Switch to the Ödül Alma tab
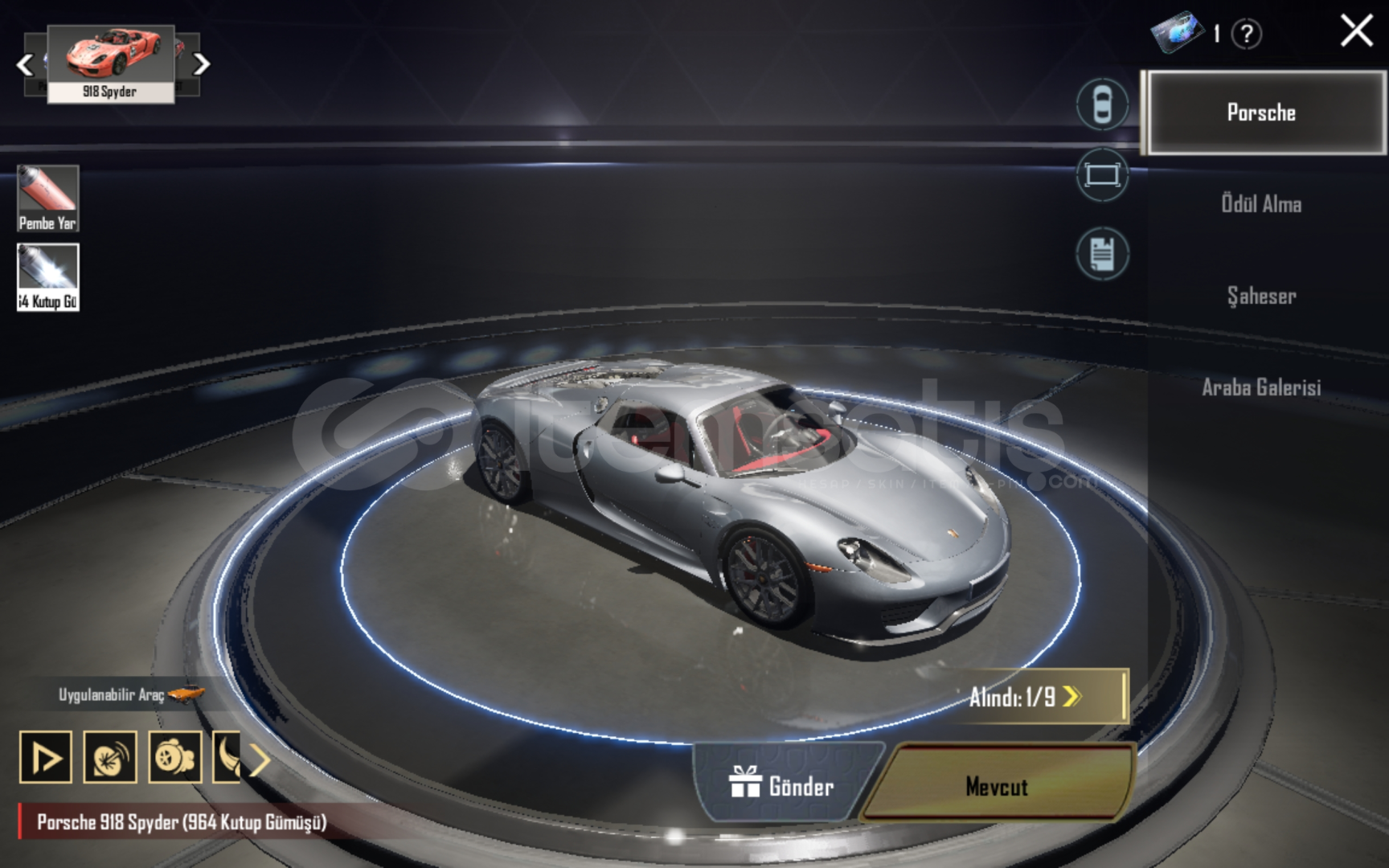1389x868 pixels. pos(1261,204)
